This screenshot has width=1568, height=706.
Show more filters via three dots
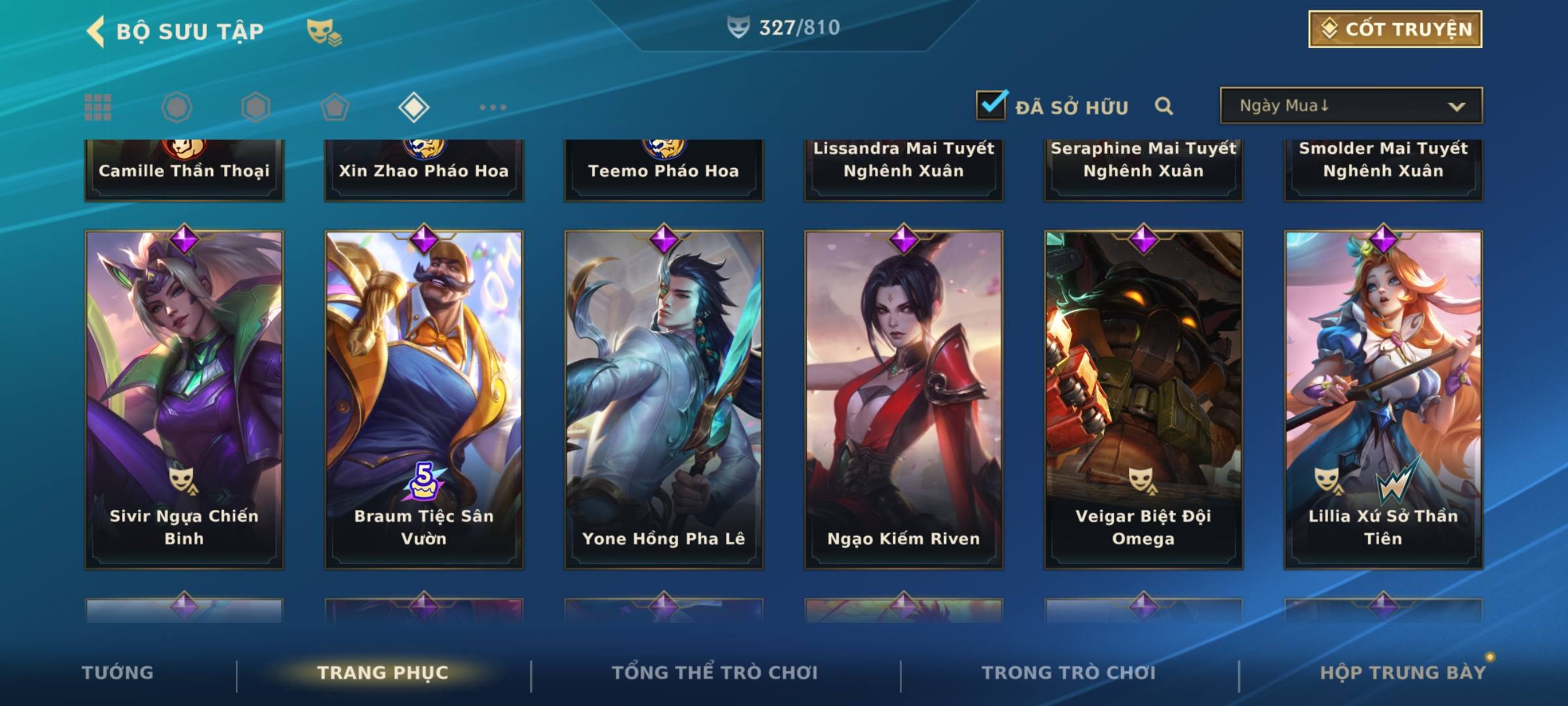tap(493, 107)
